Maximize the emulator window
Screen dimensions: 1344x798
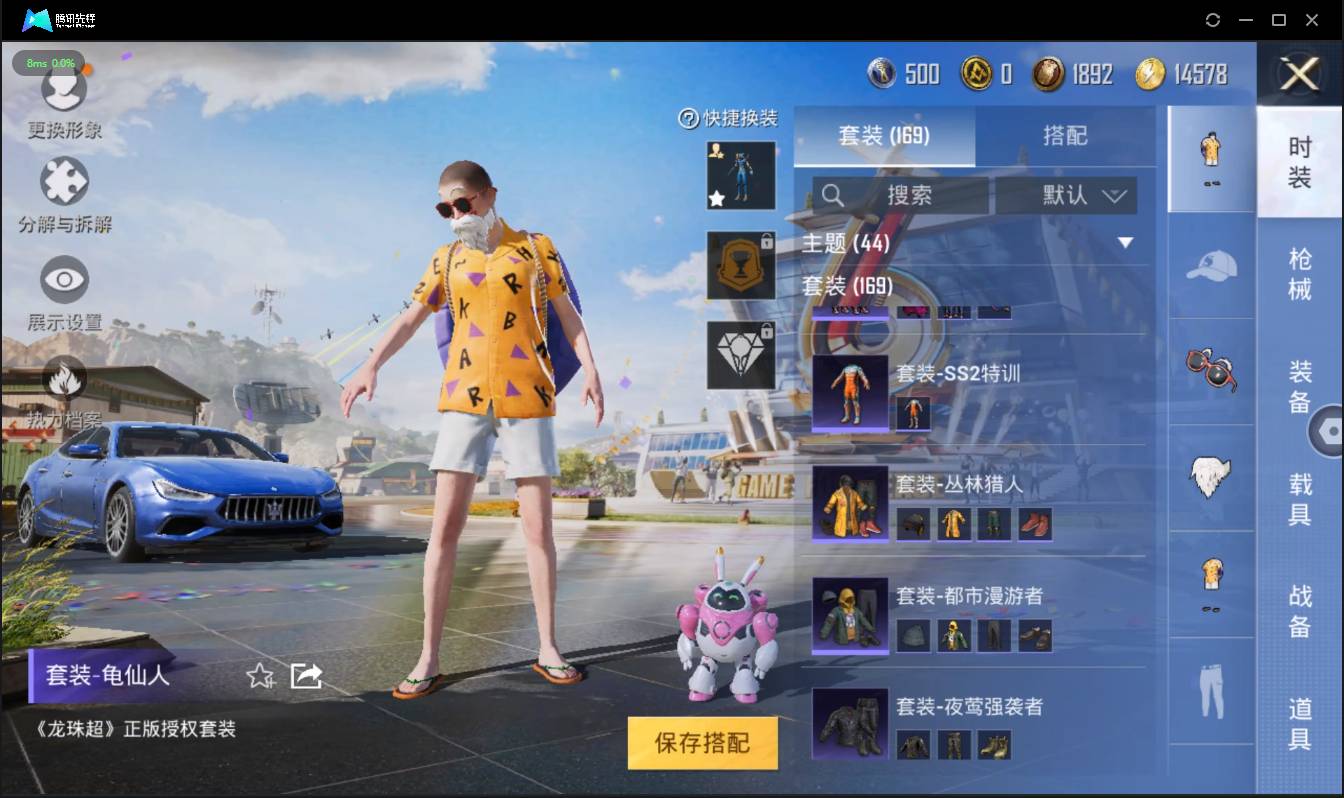pyautogui.click(x=1278, y=20)
